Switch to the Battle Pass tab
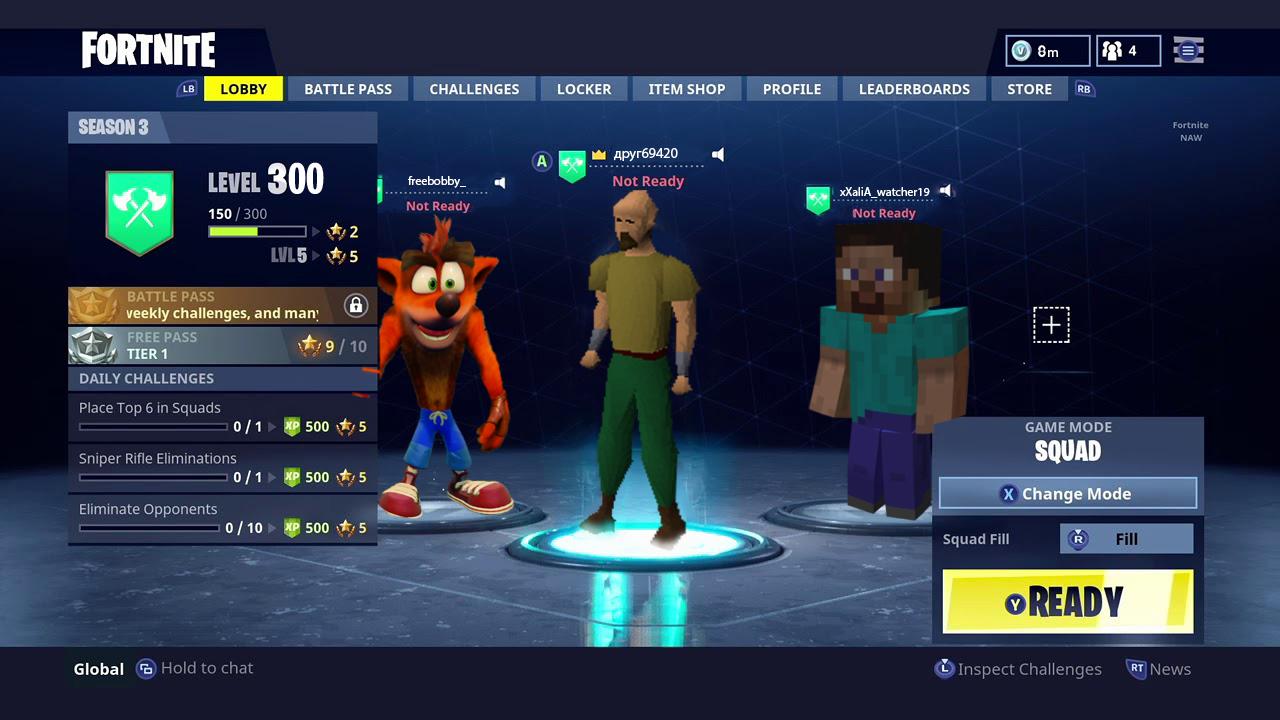The width and height of the screenshot is (1280, 720). point(348,88)
